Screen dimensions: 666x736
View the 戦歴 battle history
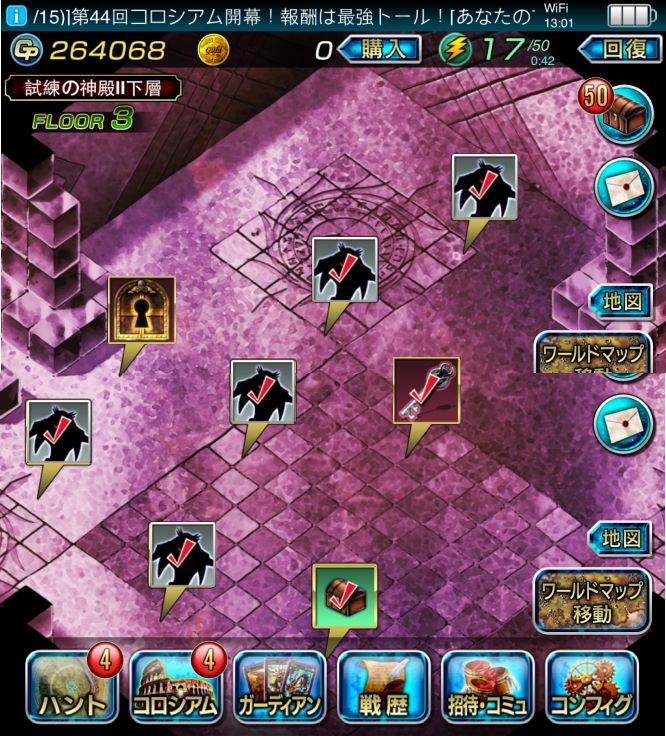pyautogui.click(x=383, y=687)
